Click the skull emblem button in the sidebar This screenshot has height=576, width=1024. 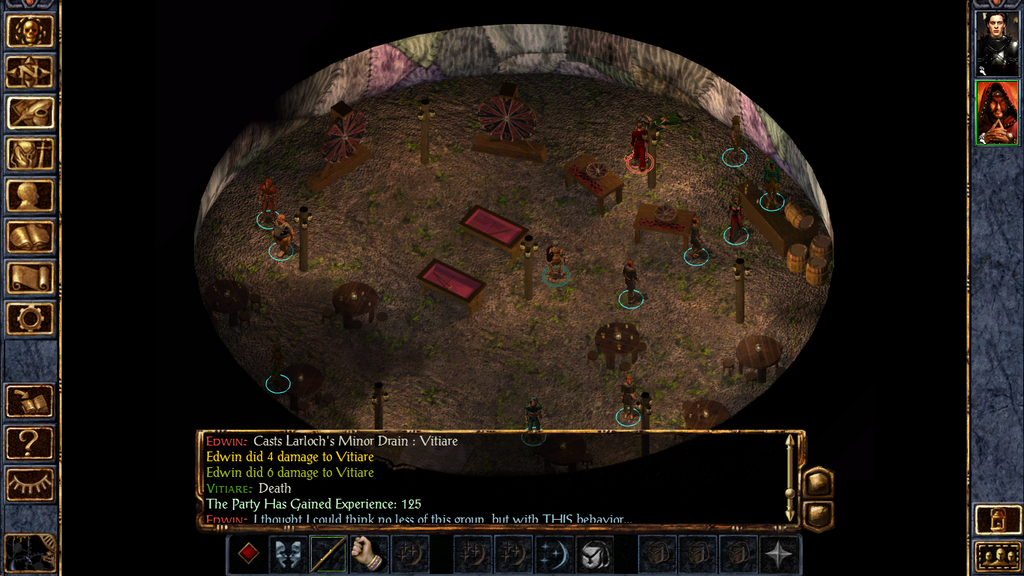click(30, 31)
